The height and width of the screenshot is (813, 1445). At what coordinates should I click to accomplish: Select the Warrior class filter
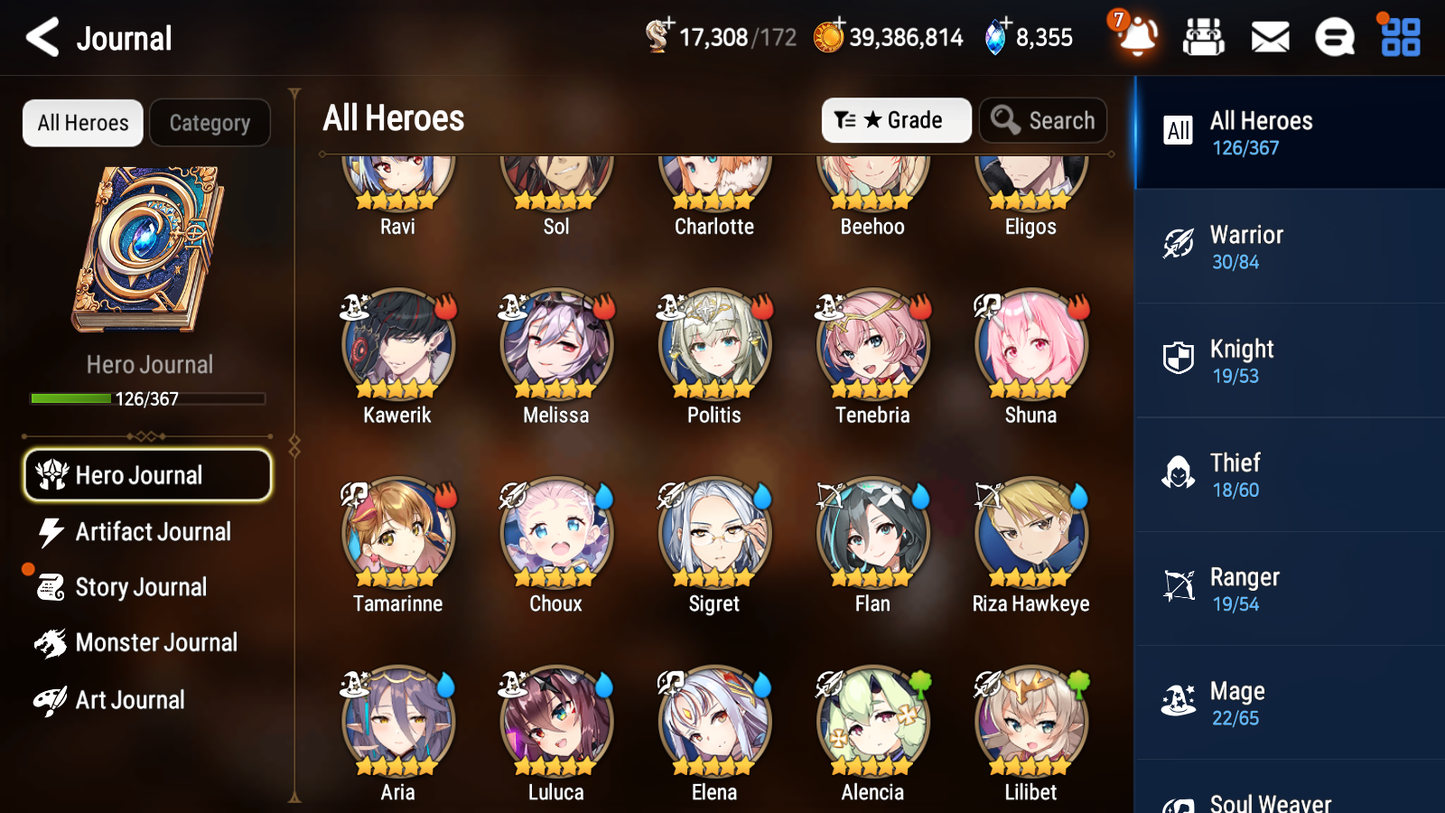(1289, 246)
